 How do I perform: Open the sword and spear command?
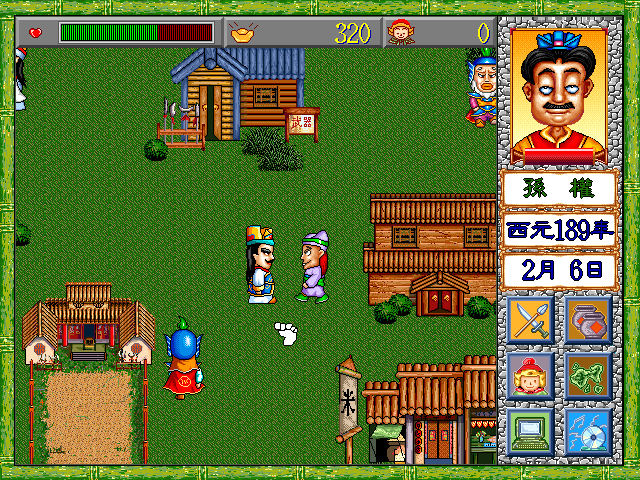tap(531, 319)
